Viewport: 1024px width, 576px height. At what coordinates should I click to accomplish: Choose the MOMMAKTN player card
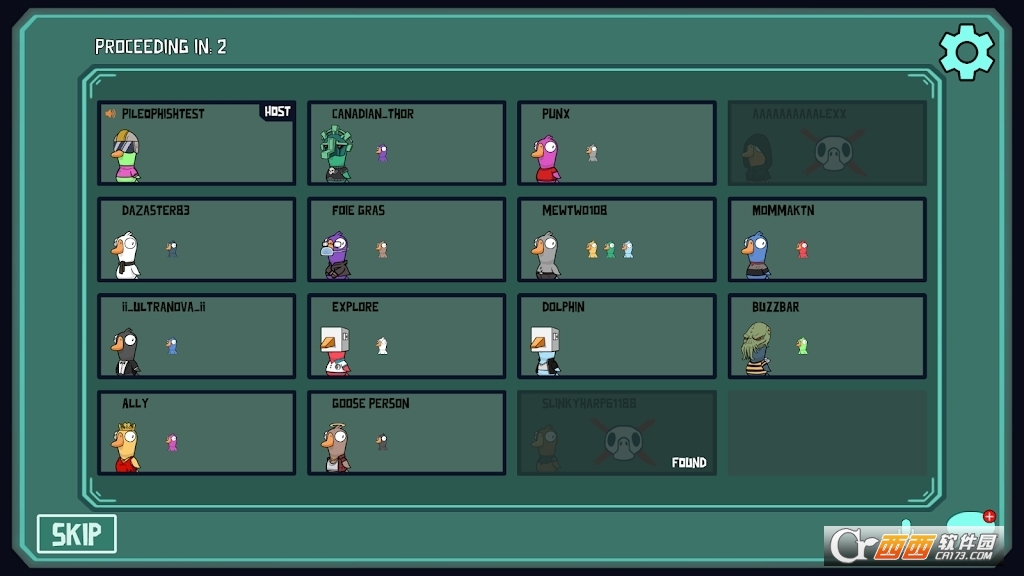(x=827, y=240)
